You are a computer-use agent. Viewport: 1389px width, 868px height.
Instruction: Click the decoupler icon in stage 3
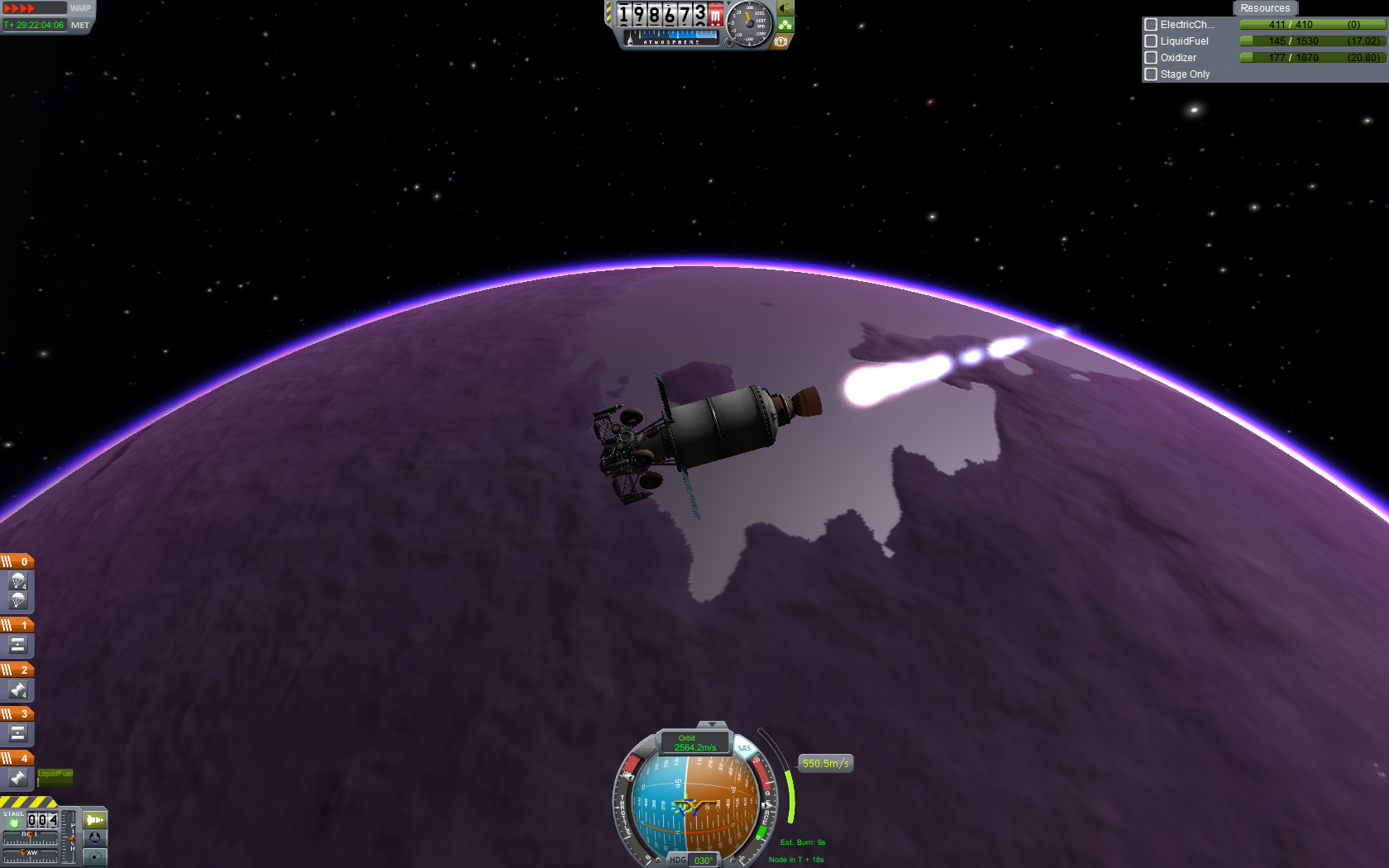[x=18, y=733]
